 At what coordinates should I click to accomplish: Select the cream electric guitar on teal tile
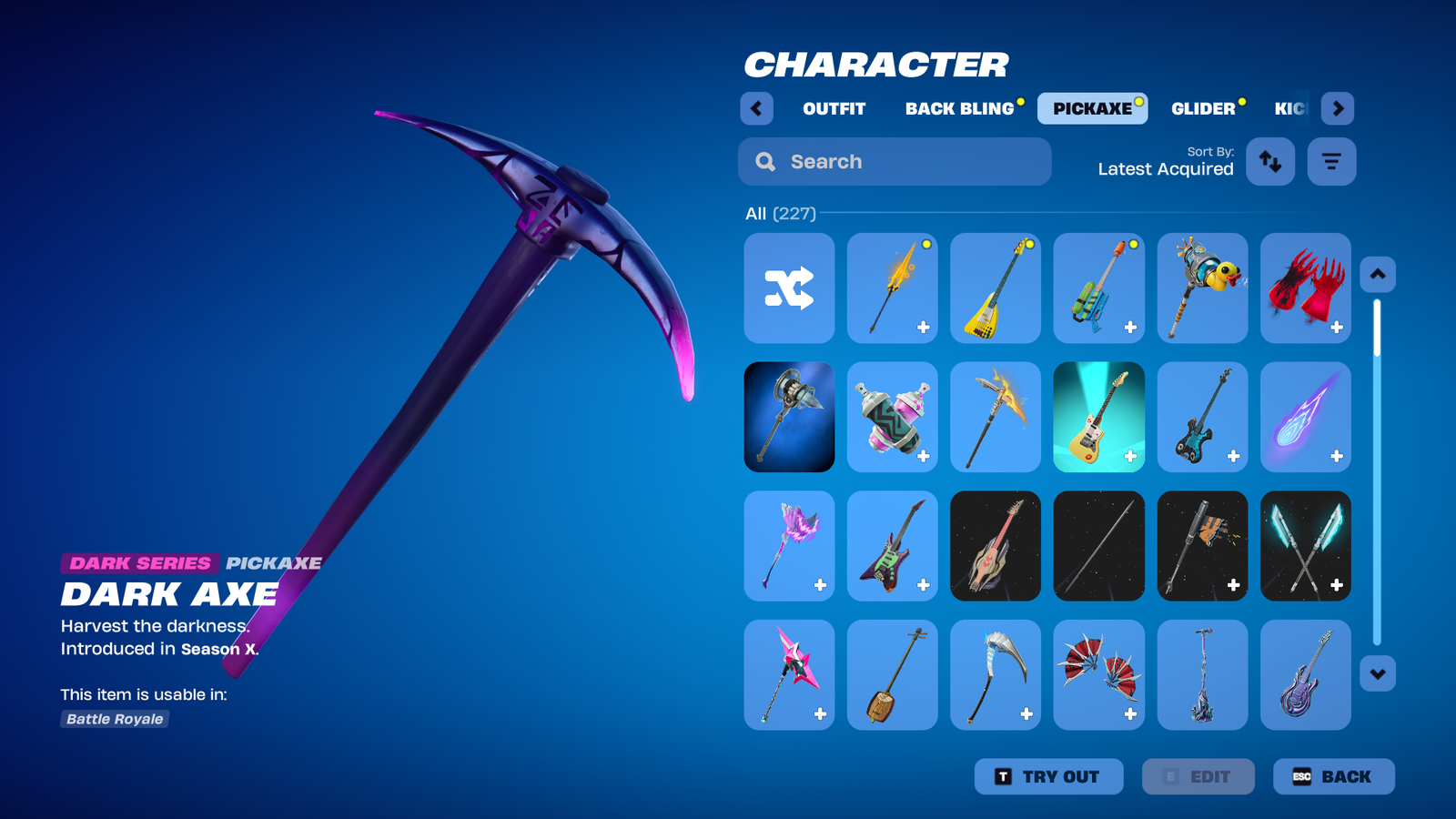point(1098,417)
